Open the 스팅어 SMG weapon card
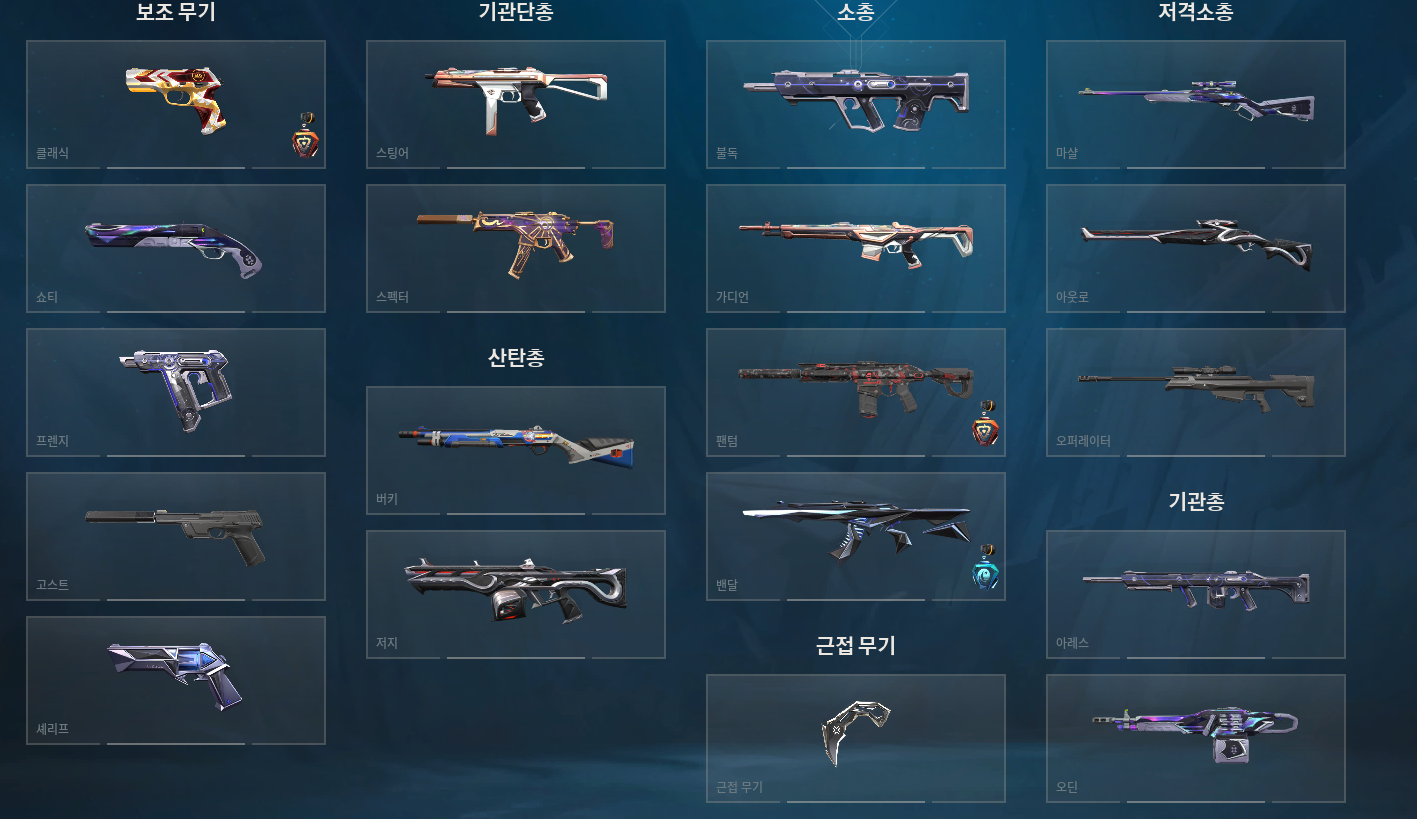Viewport: 1417px width, 819px height. point(515,103)
